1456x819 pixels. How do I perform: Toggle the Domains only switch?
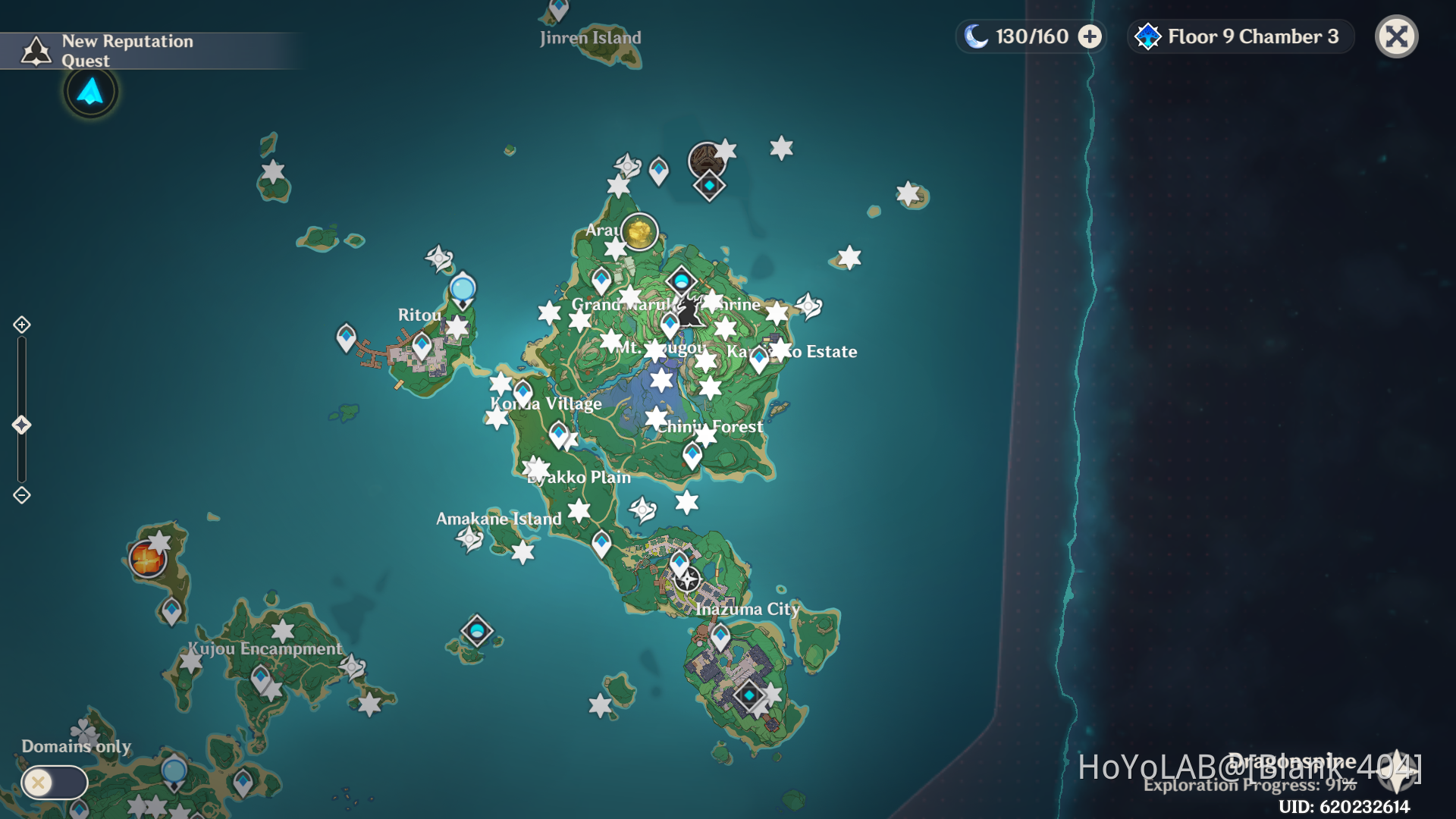pyautogui.click(x=53, y=782)
